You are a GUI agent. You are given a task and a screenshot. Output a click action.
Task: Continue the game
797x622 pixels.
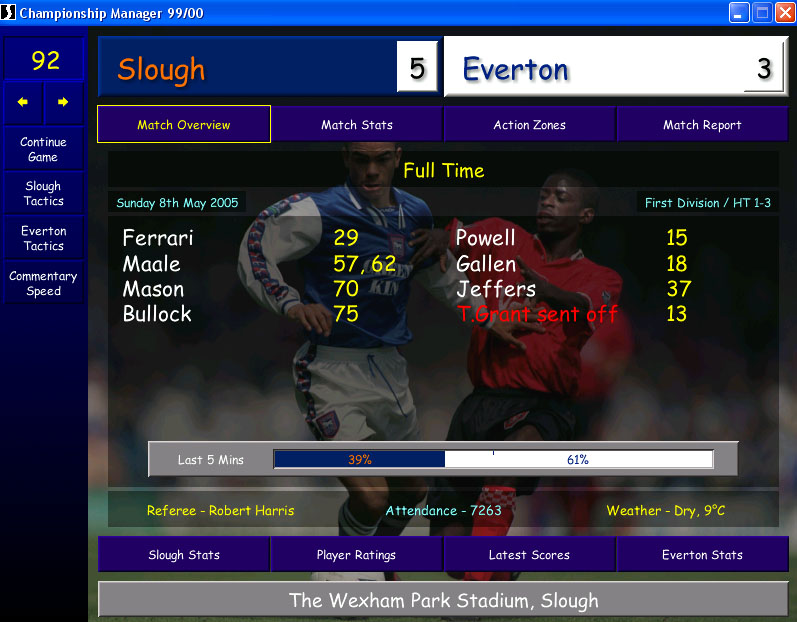[x=43, y=149]
